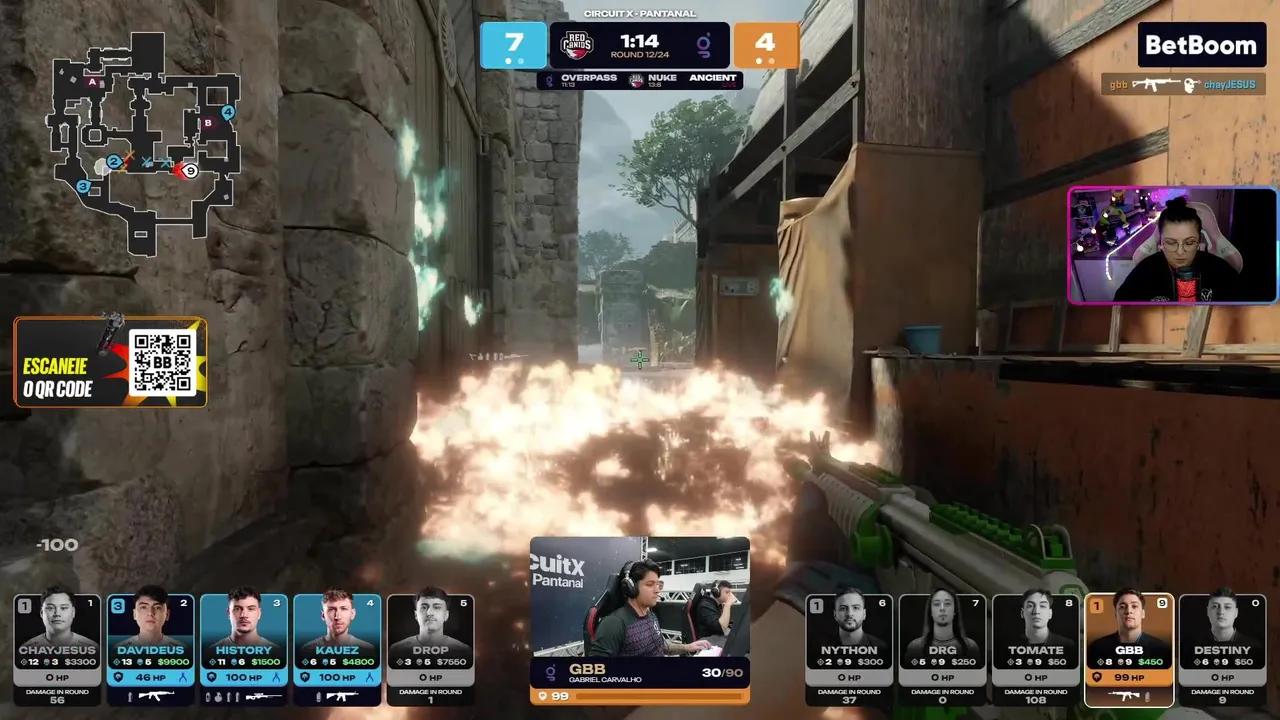
Task: Click the armor icon beside GBB's 99 HP
Action: (x=1097, y=677)
